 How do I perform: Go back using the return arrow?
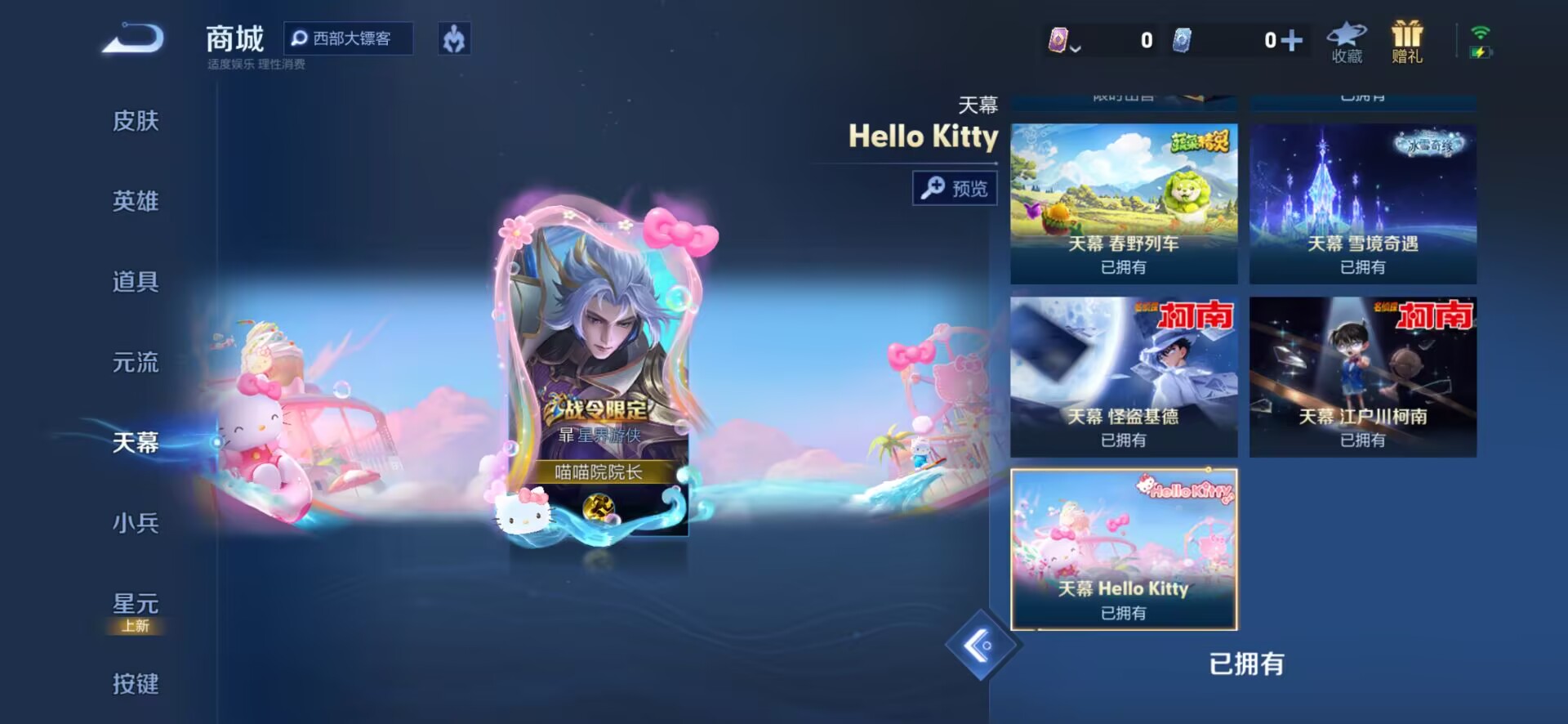(133, 38)
